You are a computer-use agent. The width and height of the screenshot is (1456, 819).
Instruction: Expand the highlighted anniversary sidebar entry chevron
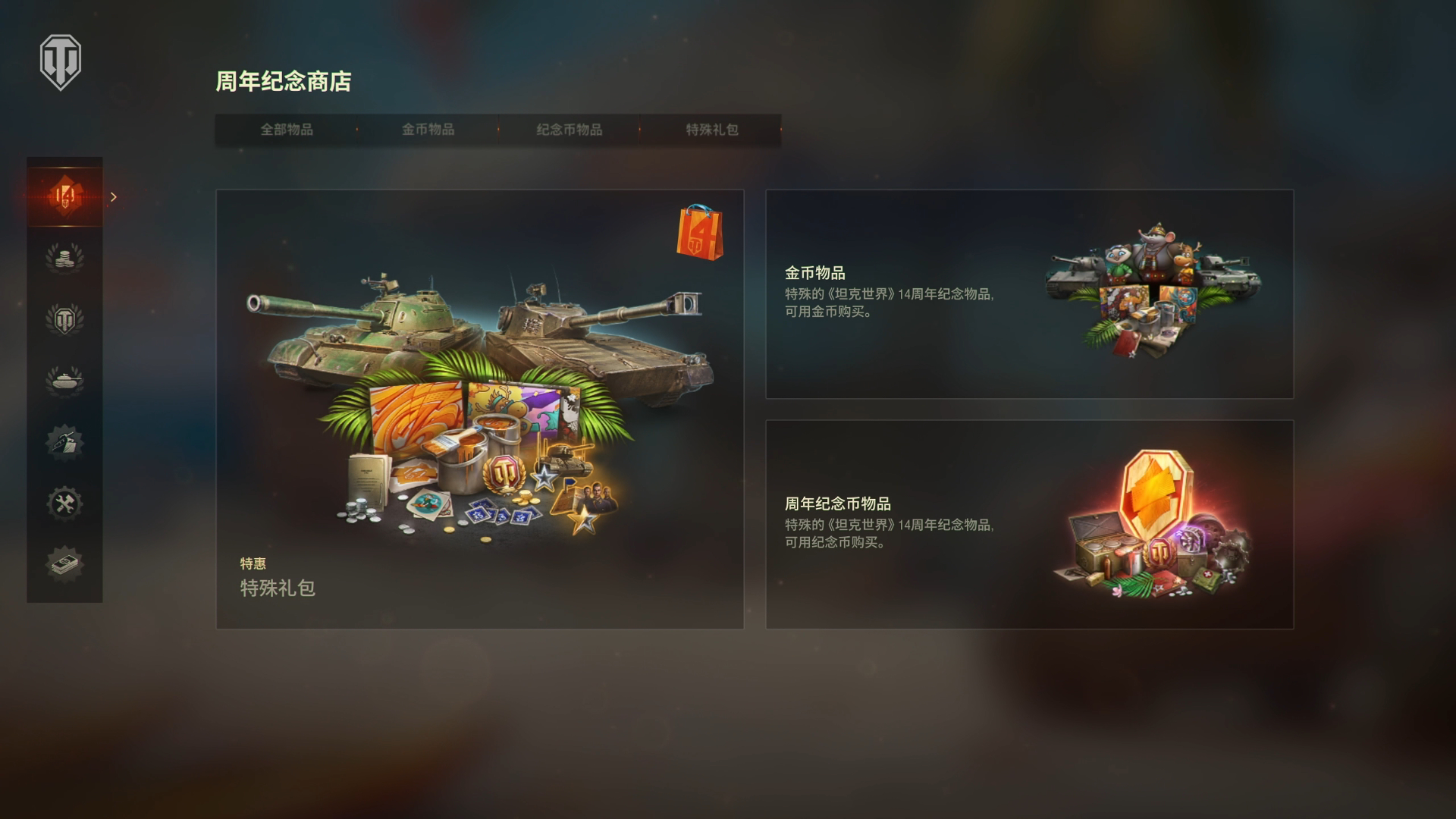tap(114, 196)
